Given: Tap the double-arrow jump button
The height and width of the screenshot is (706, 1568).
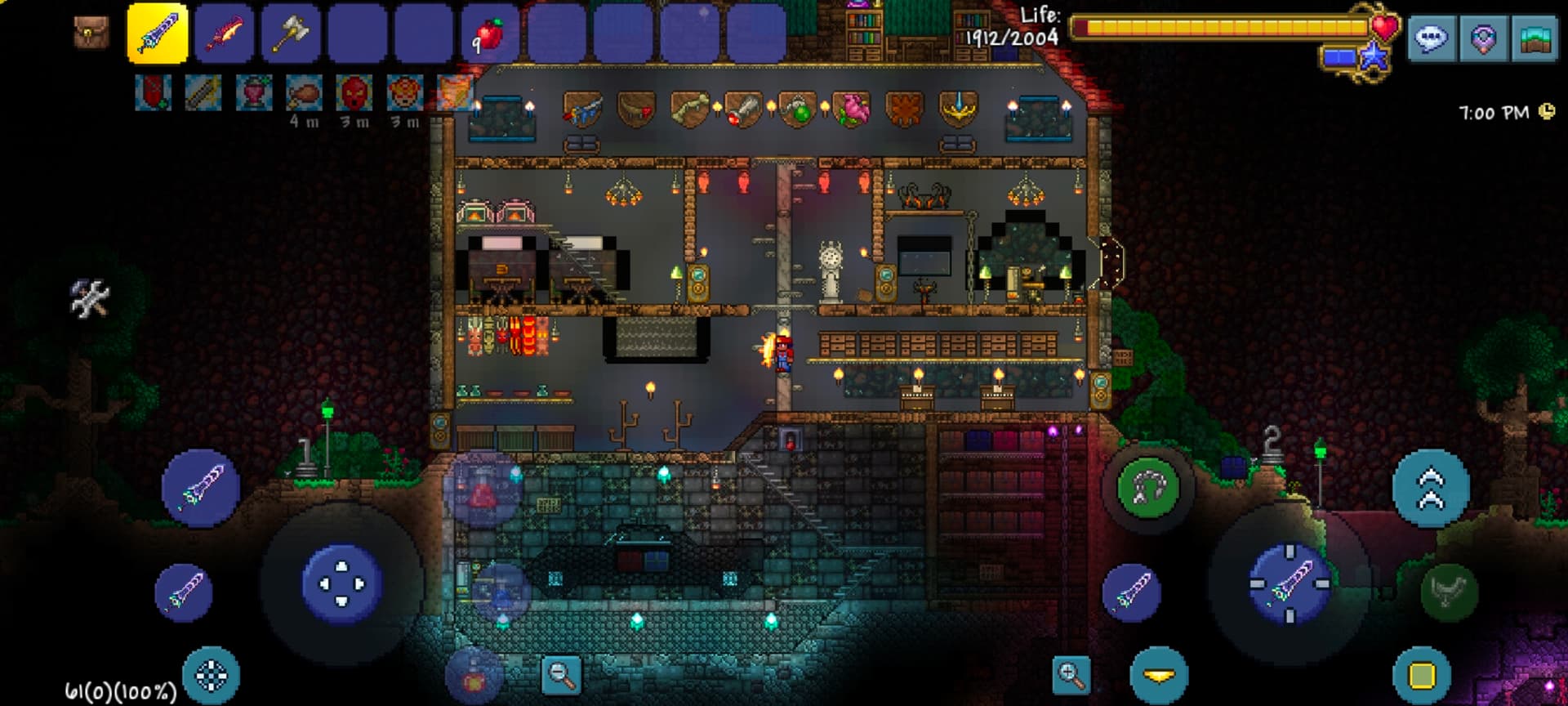Looking at the screenshot, I should click(1431, 489).
